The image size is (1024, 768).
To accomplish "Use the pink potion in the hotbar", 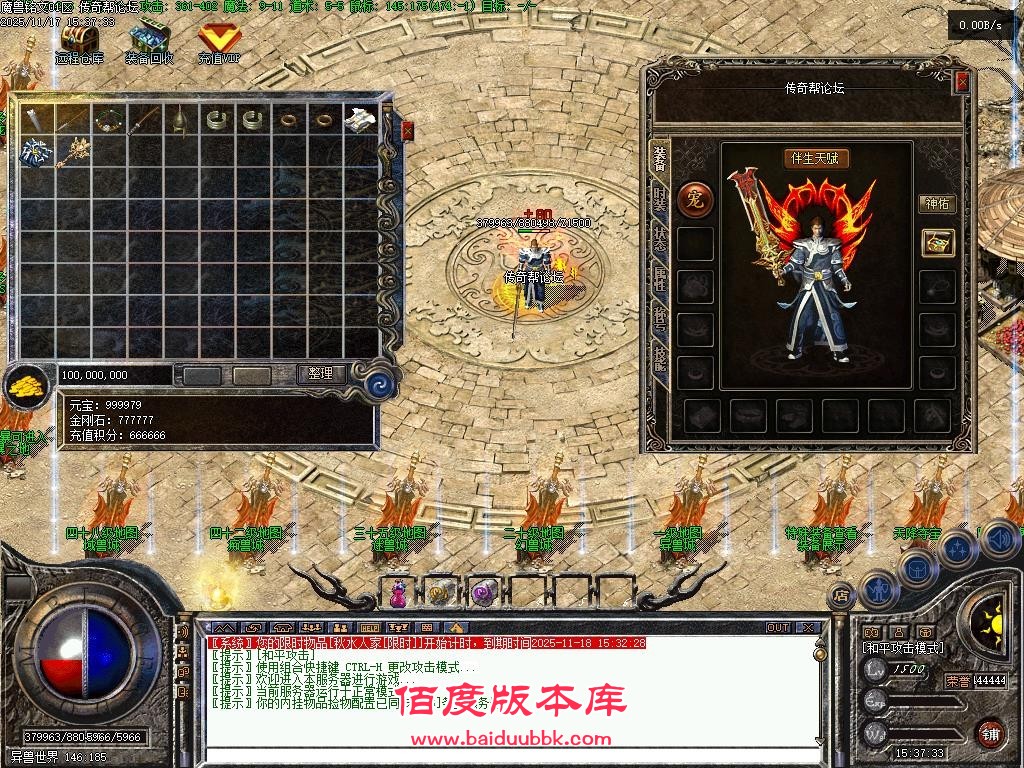I will [x=398, y=593].
